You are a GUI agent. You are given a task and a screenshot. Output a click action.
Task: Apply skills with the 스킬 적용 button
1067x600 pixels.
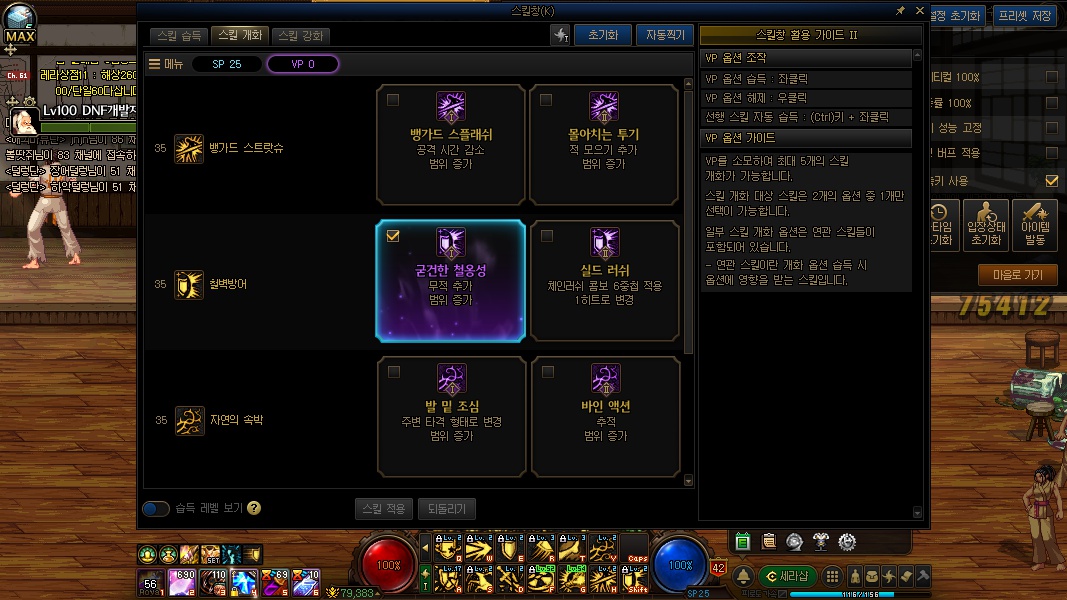(383, 509)
